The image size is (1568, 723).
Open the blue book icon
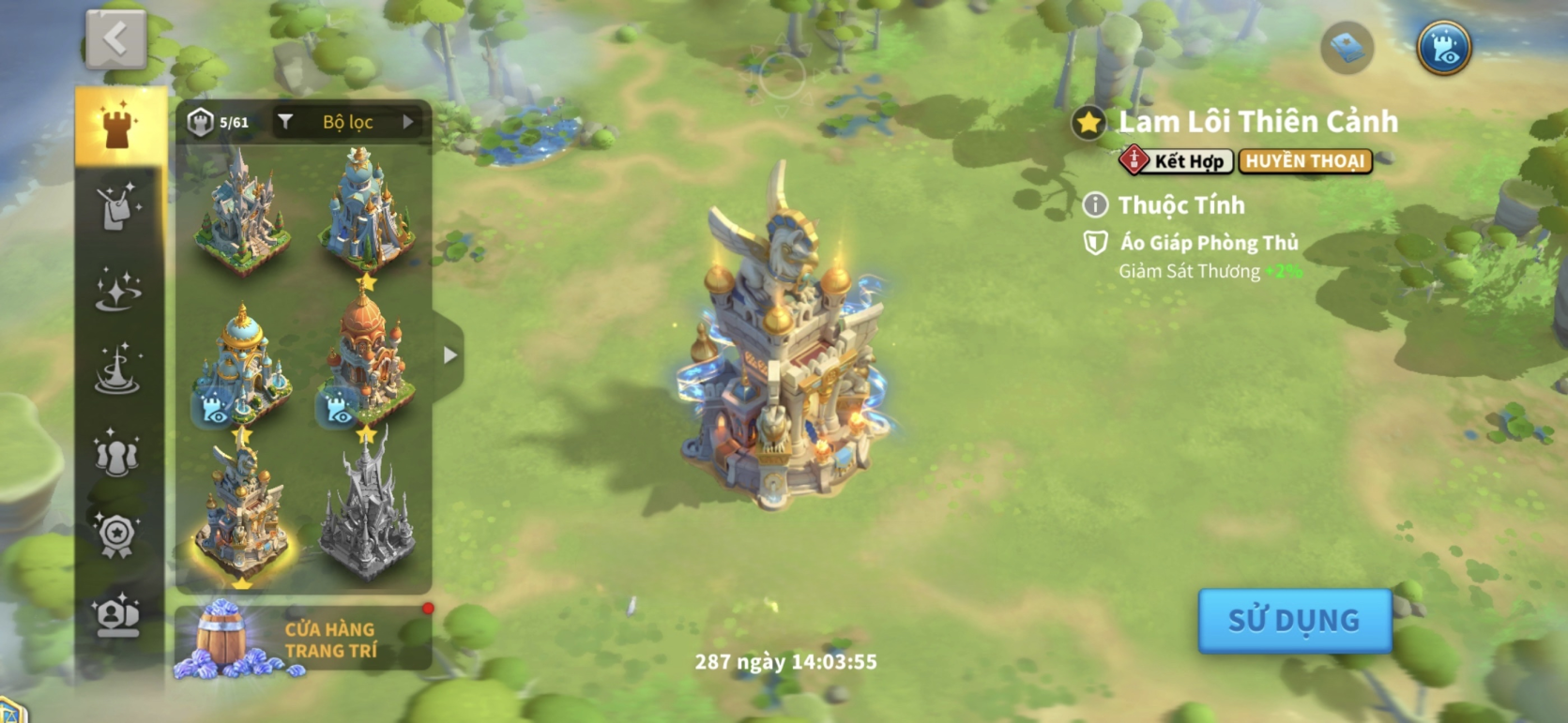tap(1347, 48)
